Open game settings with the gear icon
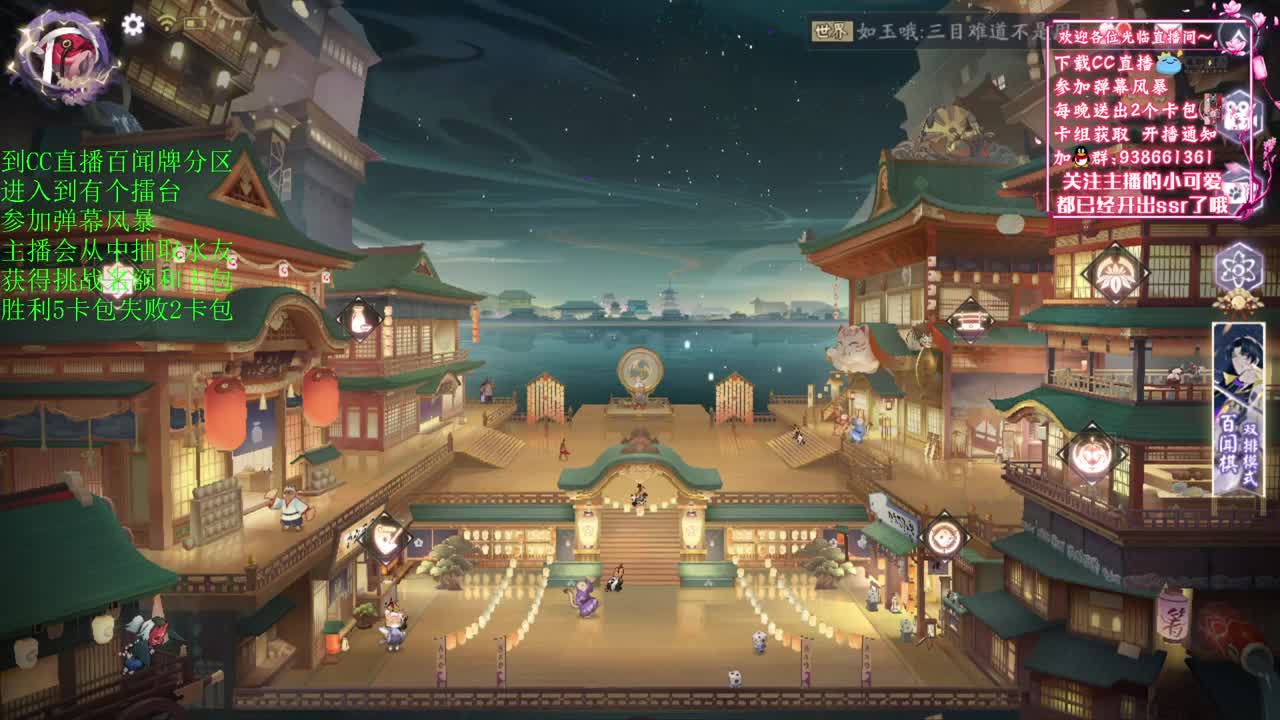The image size is (1280, 720). (x=133, y=24)
